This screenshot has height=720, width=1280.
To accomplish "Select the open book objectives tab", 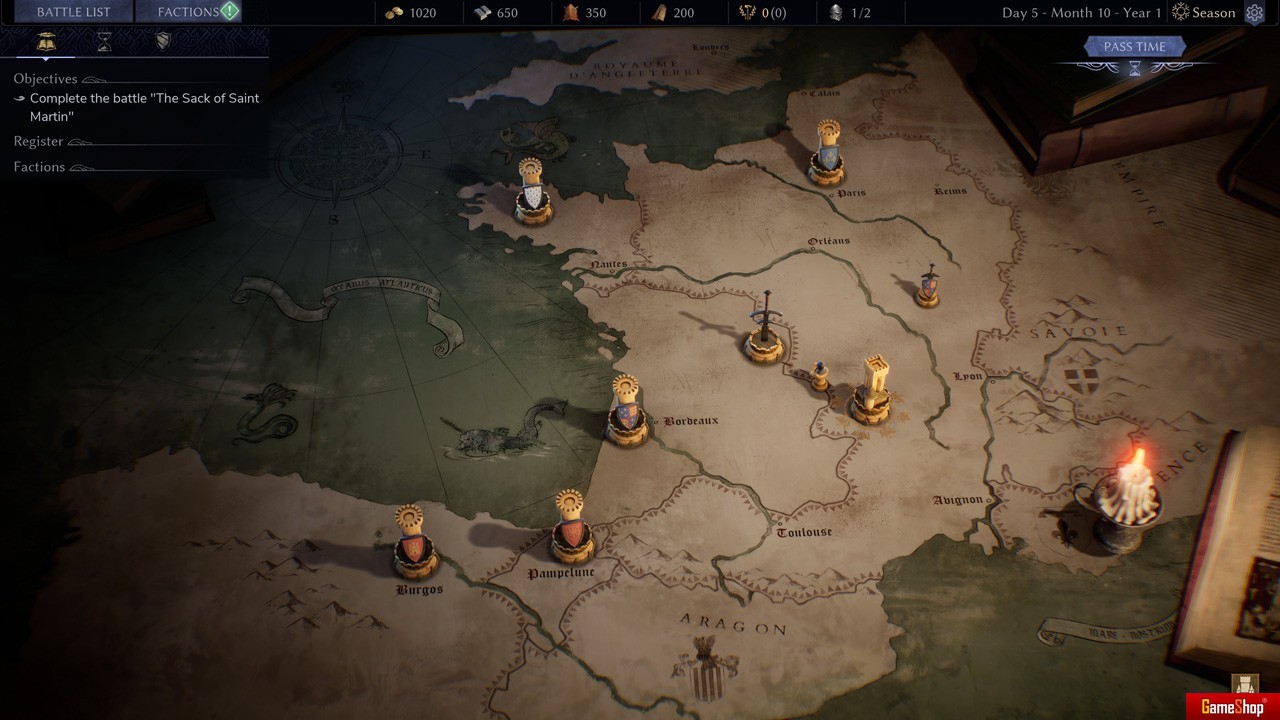I will pos(46,42).
